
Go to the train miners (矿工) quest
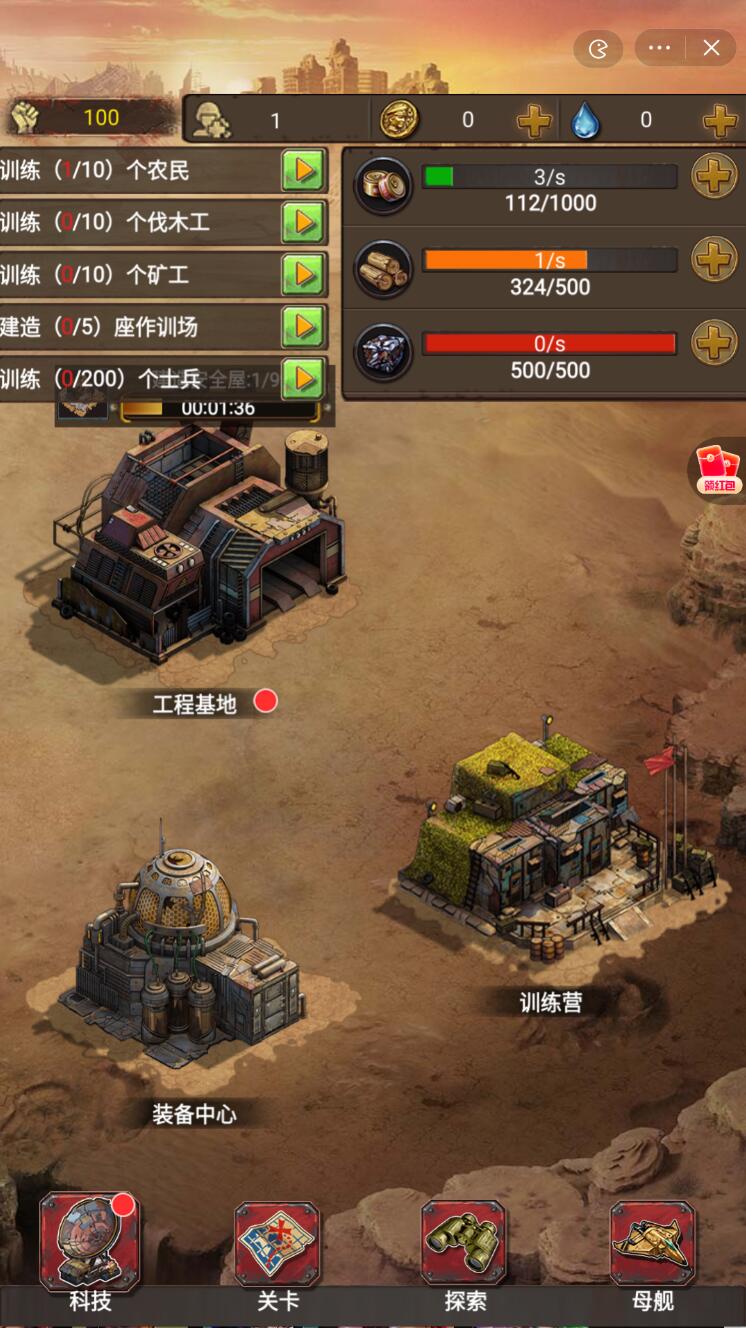302,274
